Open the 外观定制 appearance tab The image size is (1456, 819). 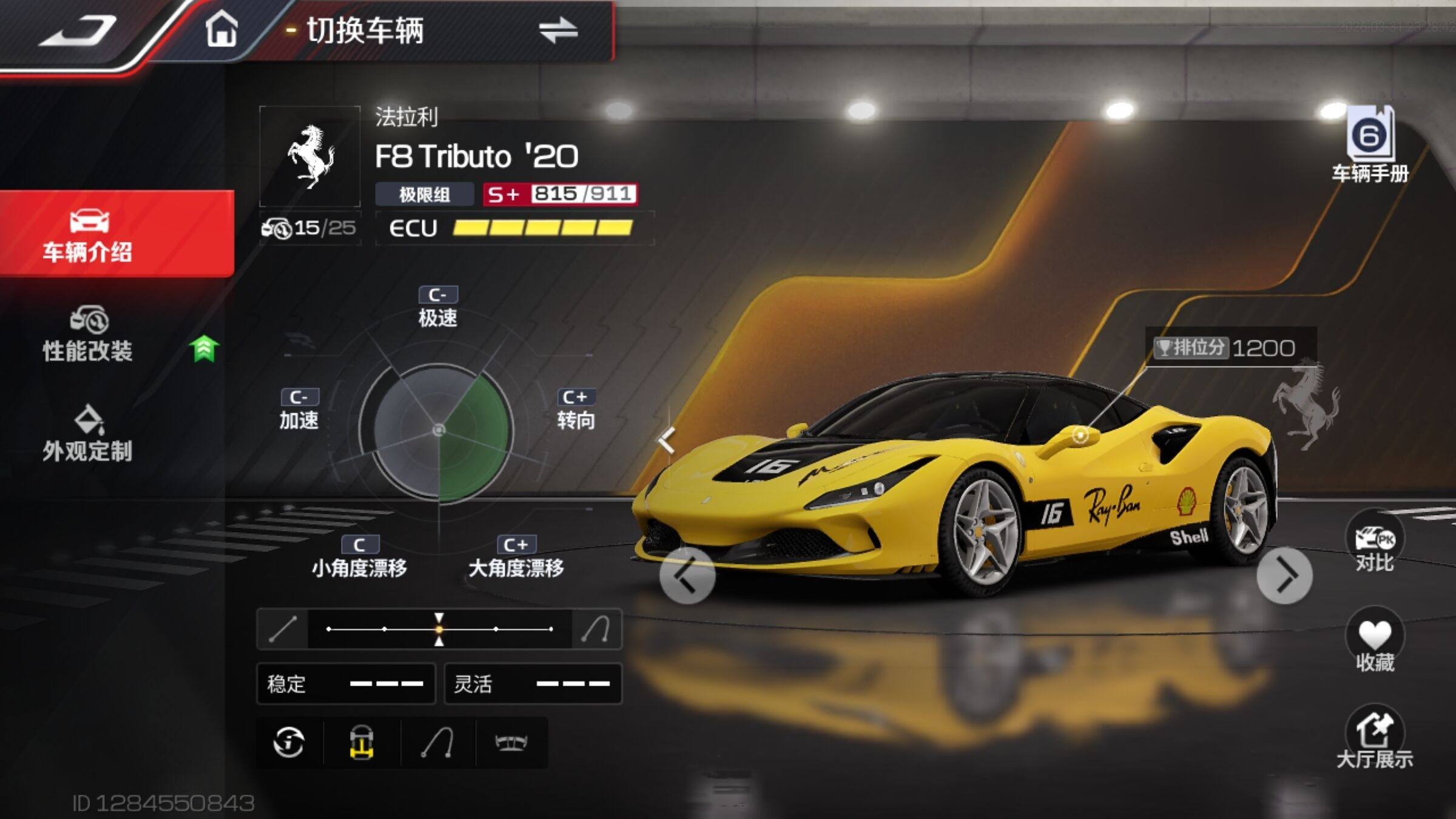point(89,434)
